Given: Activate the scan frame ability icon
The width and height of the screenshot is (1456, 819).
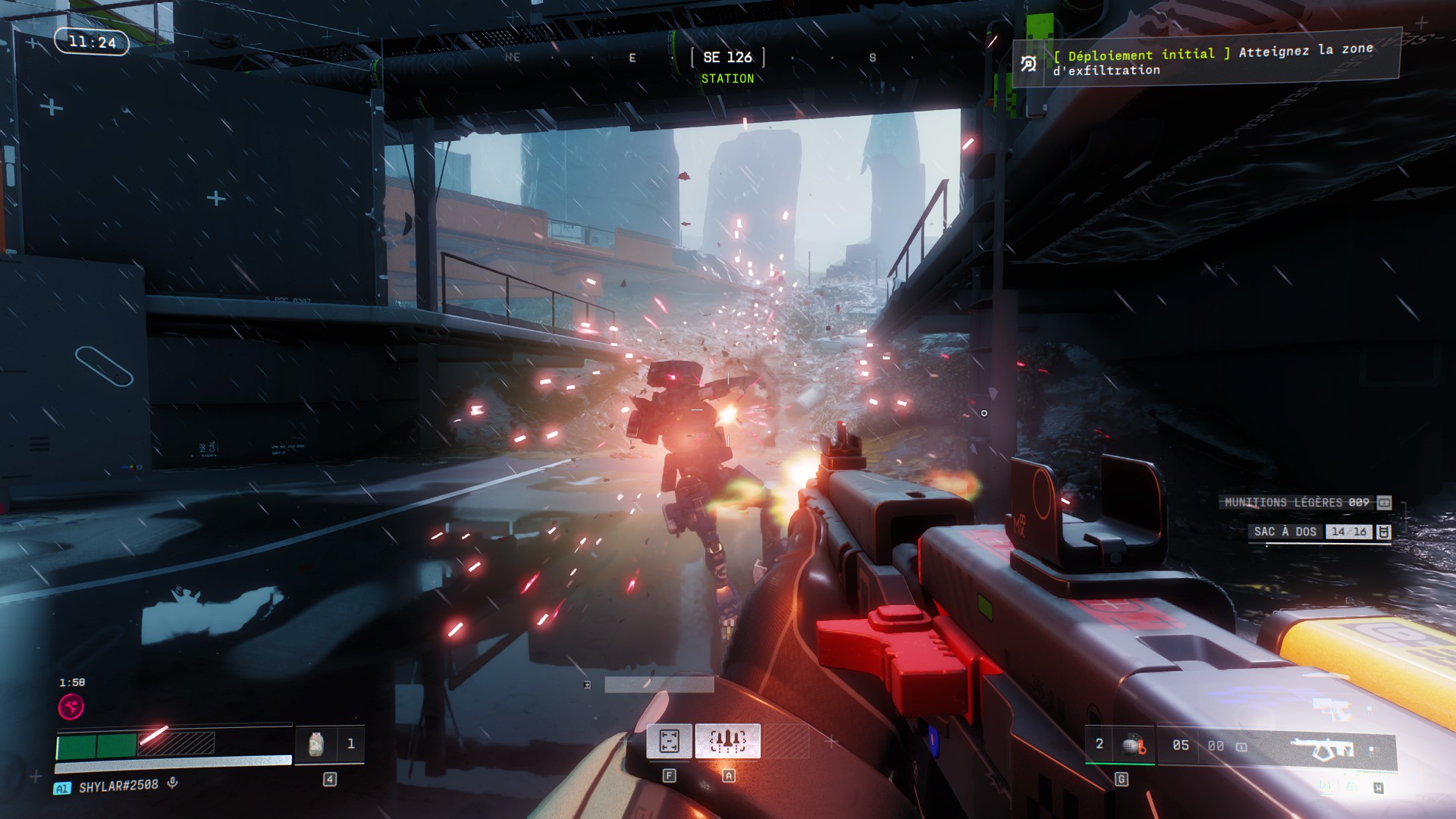Looking at the screenshot, I should pos(669,741).
